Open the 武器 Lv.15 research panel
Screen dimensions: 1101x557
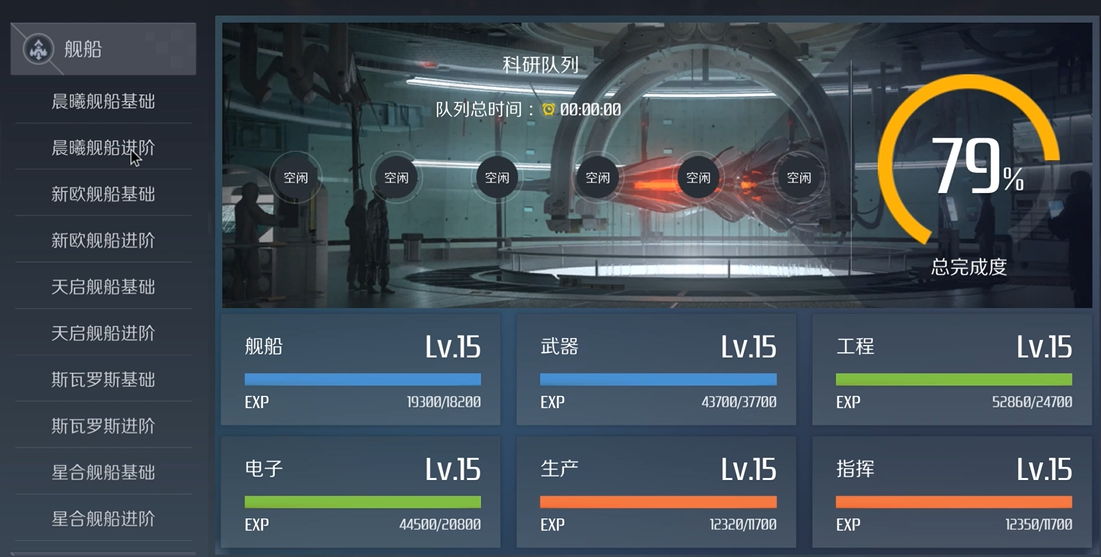click(656, 370)
